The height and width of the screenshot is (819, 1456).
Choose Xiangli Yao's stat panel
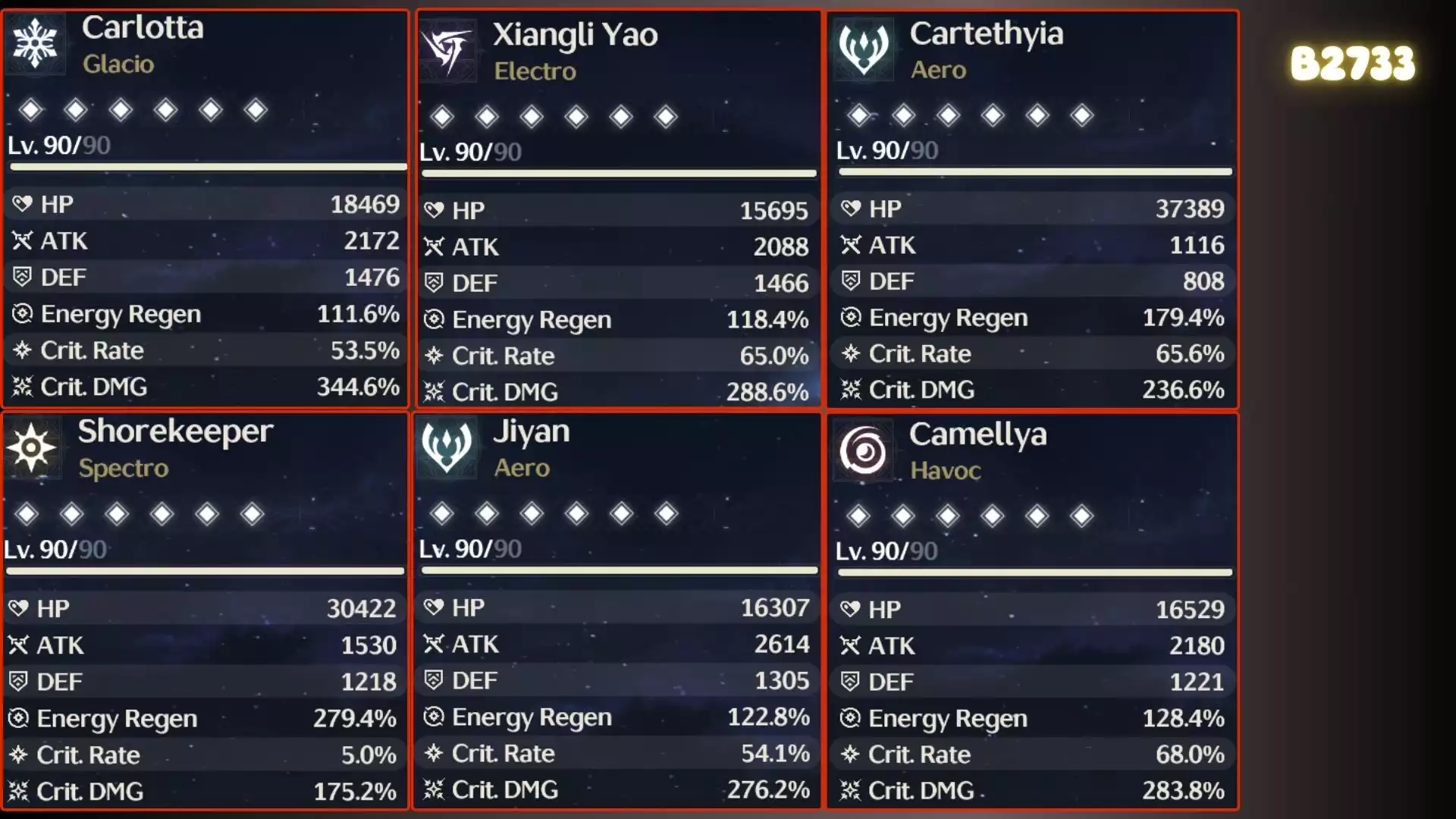[618, 209]
